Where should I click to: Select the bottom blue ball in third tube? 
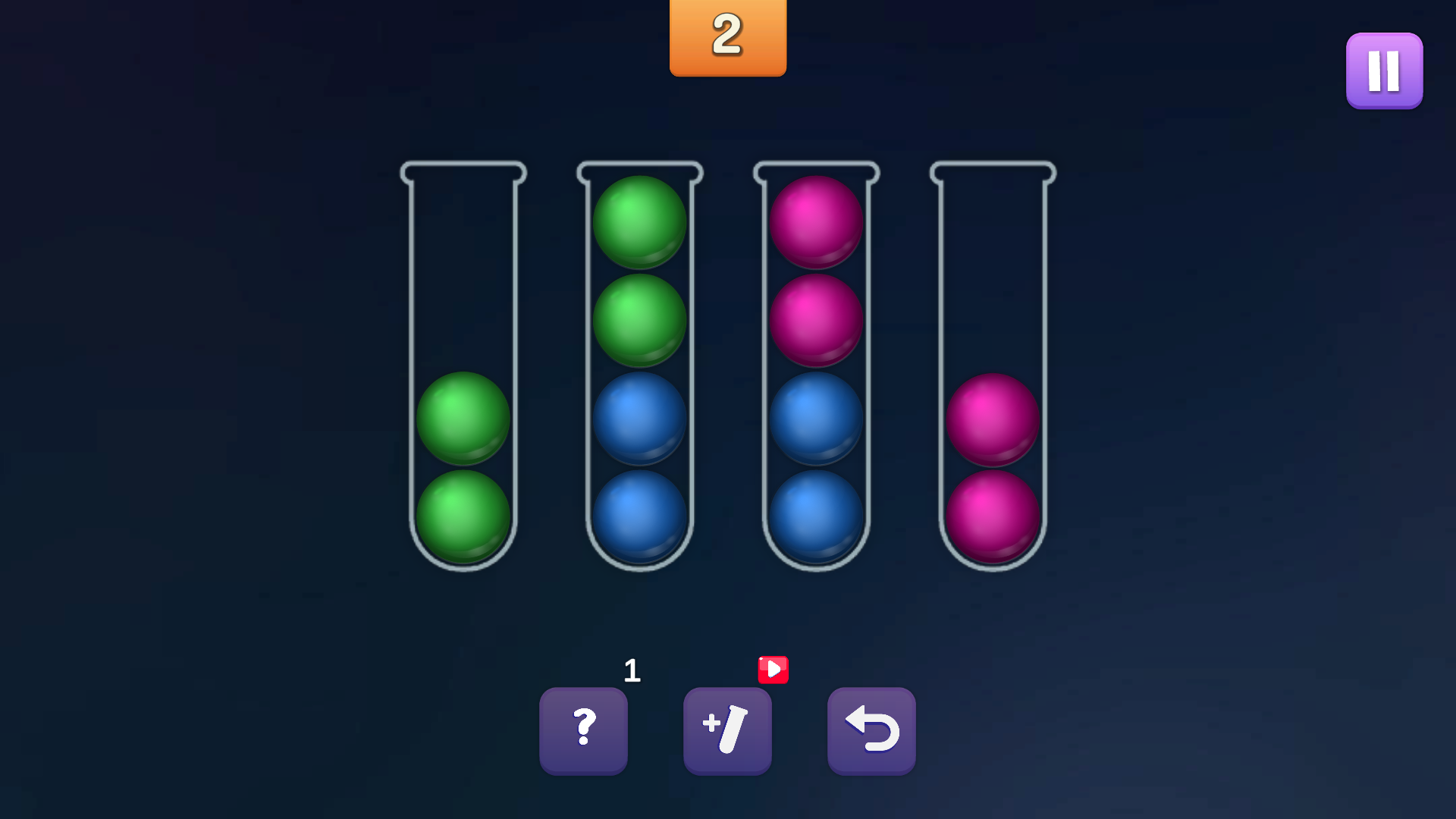click(815, 516)
